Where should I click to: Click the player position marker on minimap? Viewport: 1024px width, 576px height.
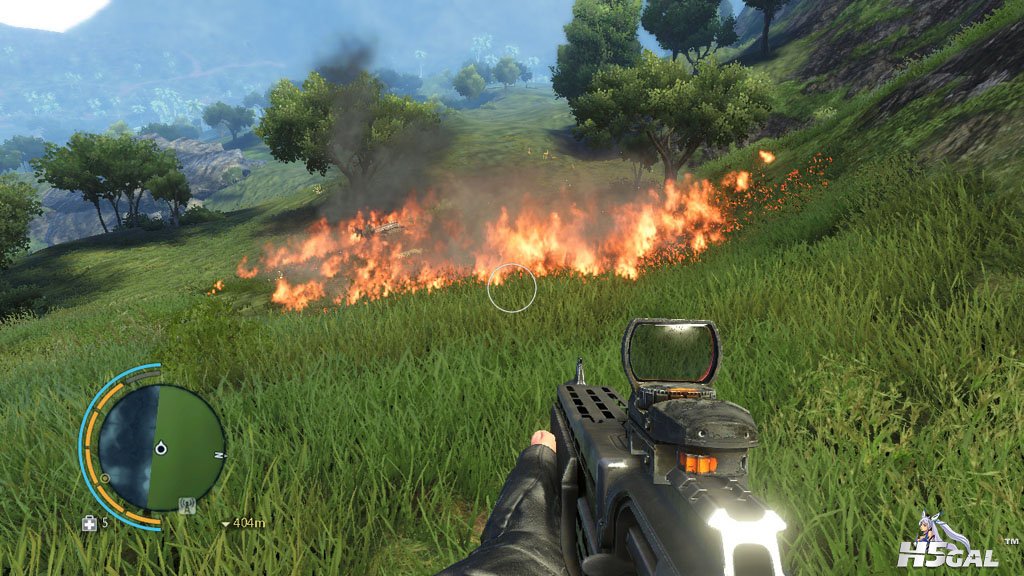160,449
